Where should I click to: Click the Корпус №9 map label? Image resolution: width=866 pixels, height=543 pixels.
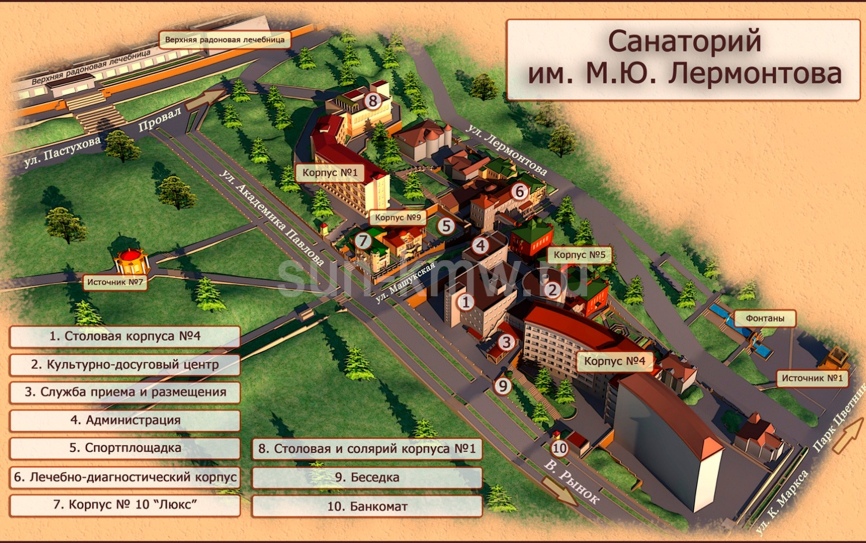click(398, 216)
